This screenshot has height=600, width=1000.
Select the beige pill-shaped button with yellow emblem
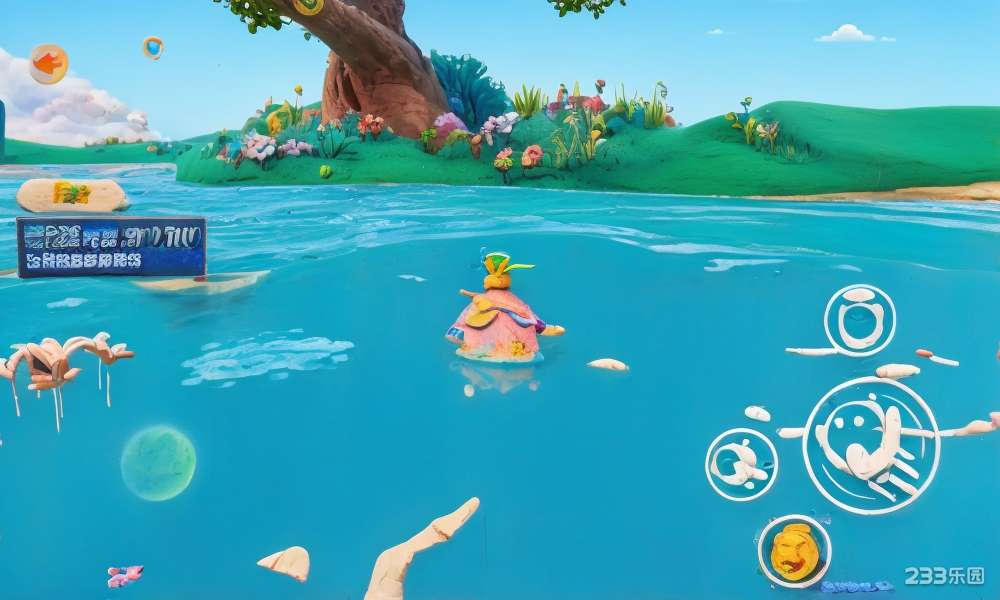72,195
